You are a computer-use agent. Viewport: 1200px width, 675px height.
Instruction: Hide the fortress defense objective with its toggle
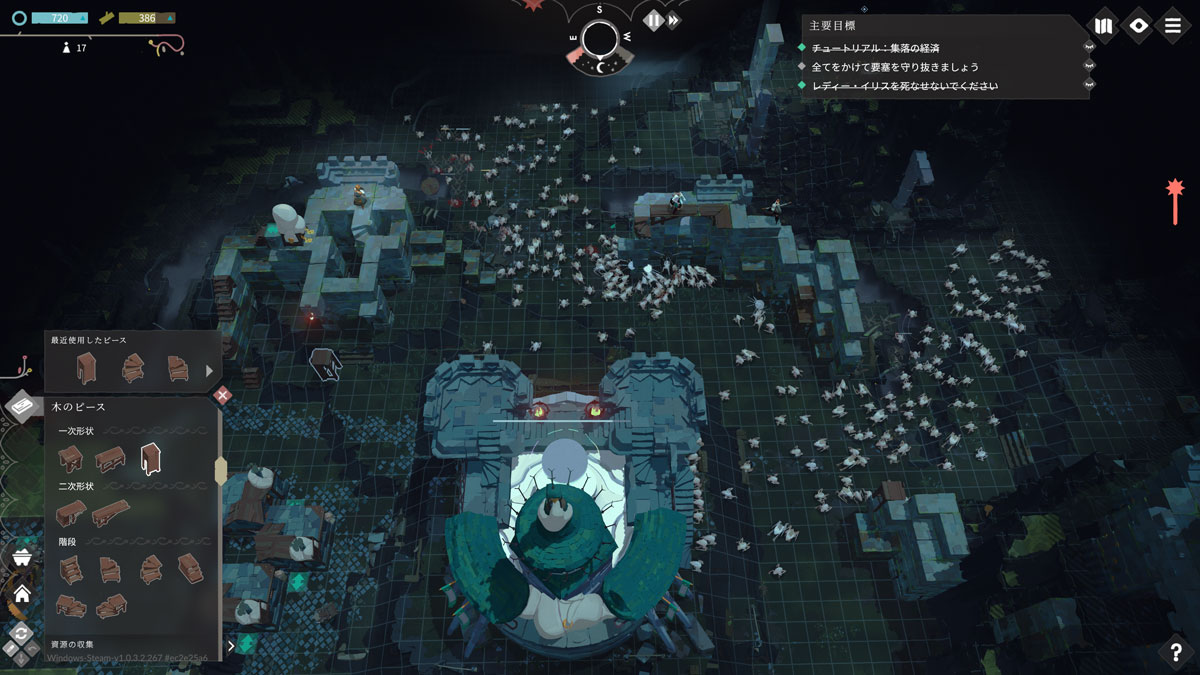(1089, 67)
